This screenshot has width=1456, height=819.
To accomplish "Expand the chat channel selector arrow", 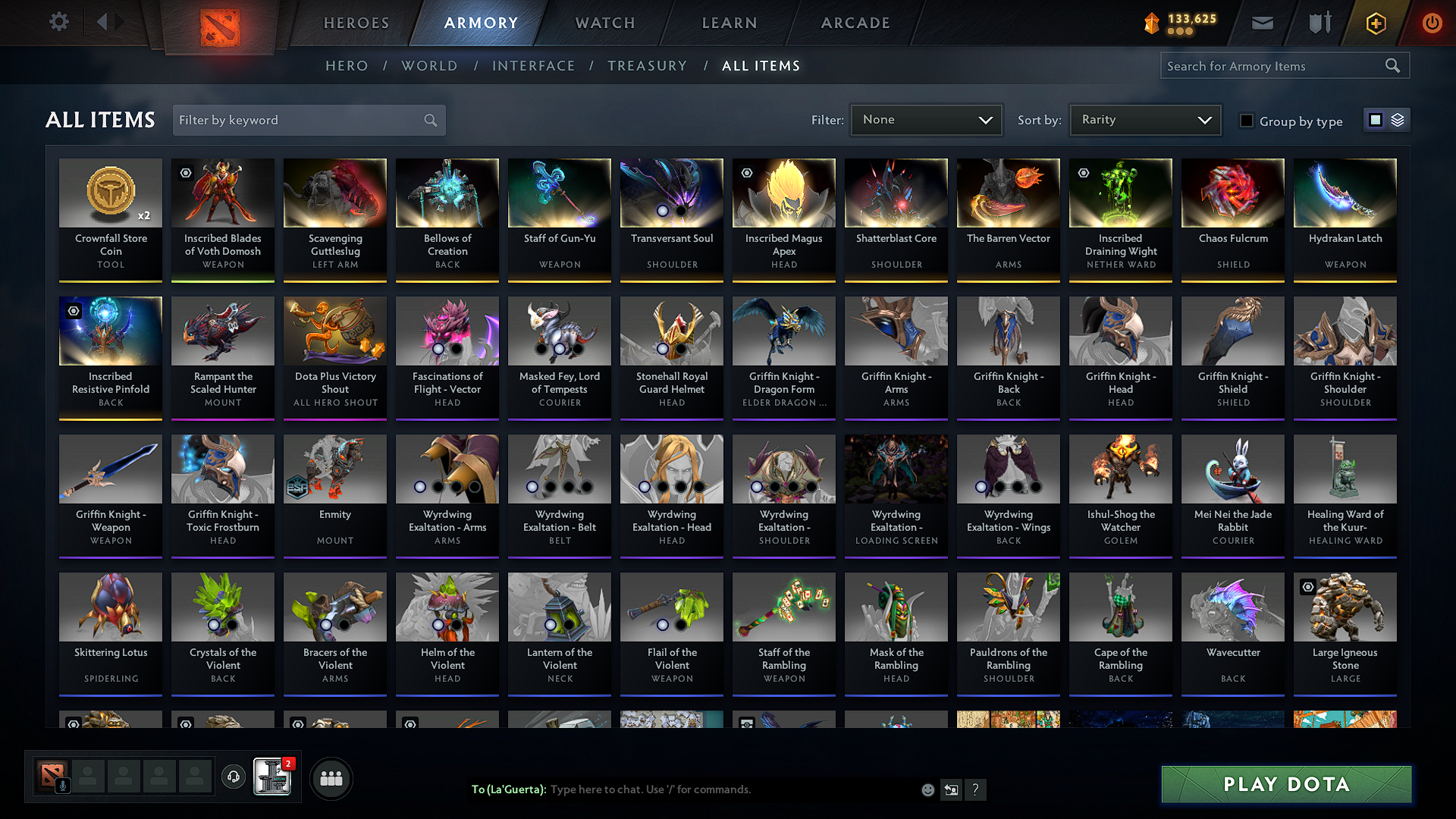I will 951,789.
